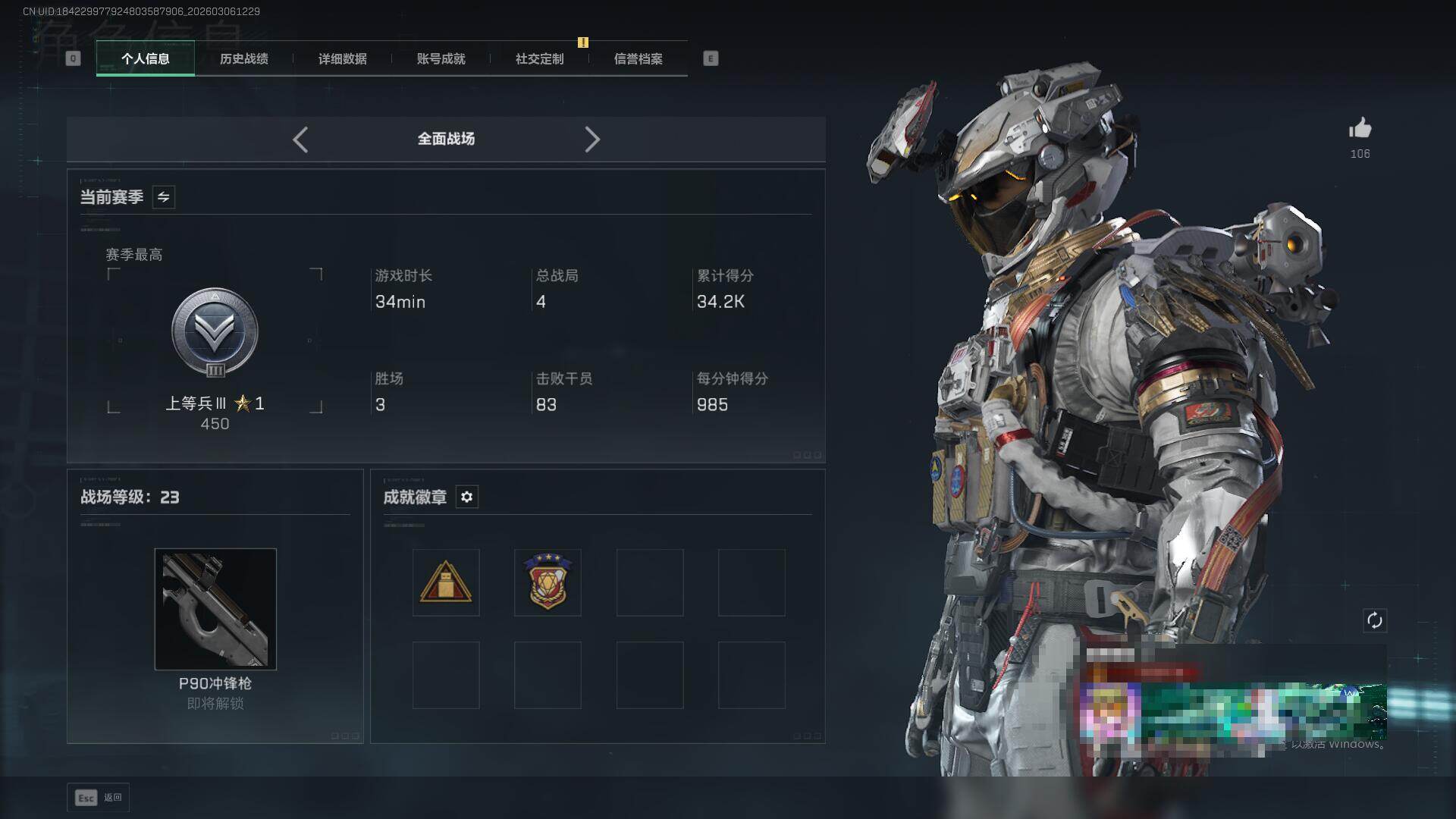
Task: Show the 详细数据 tab
Action: point(342,59)
